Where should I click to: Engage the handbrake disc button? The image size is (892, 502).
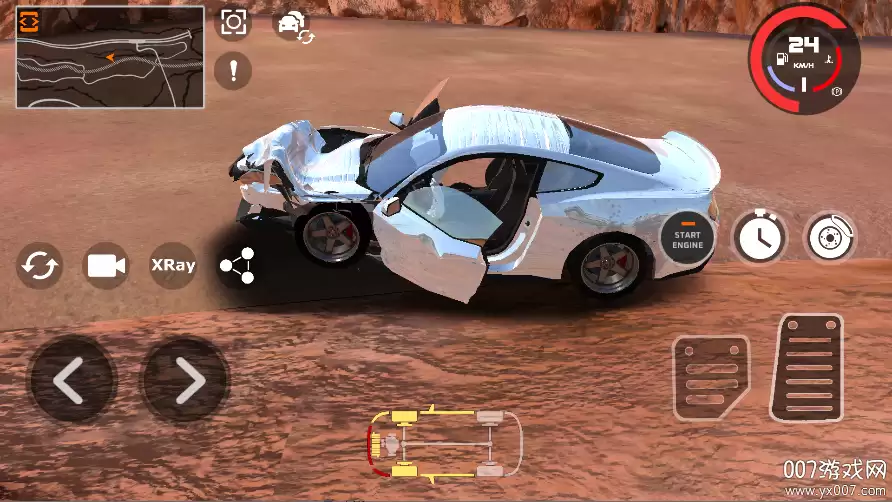click(831, 237)
